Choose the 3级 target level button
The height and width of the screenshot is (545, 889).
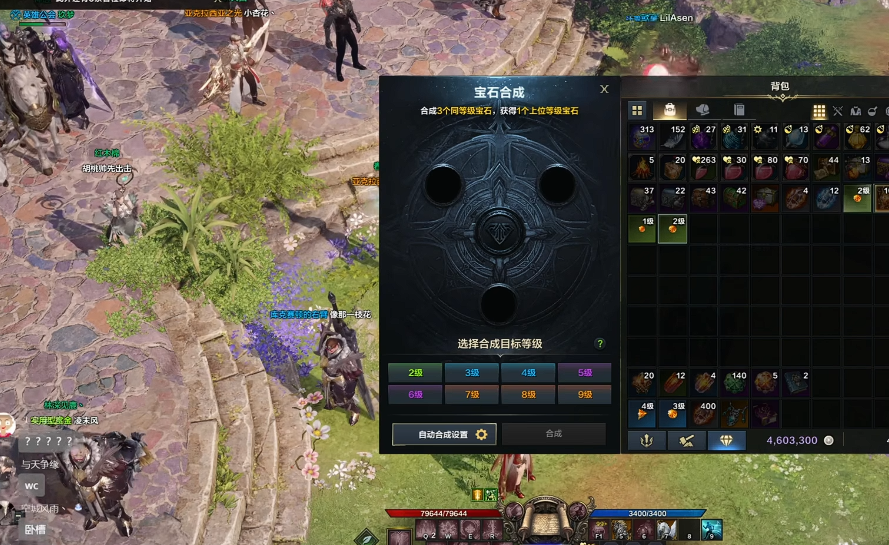click(471, 372)
